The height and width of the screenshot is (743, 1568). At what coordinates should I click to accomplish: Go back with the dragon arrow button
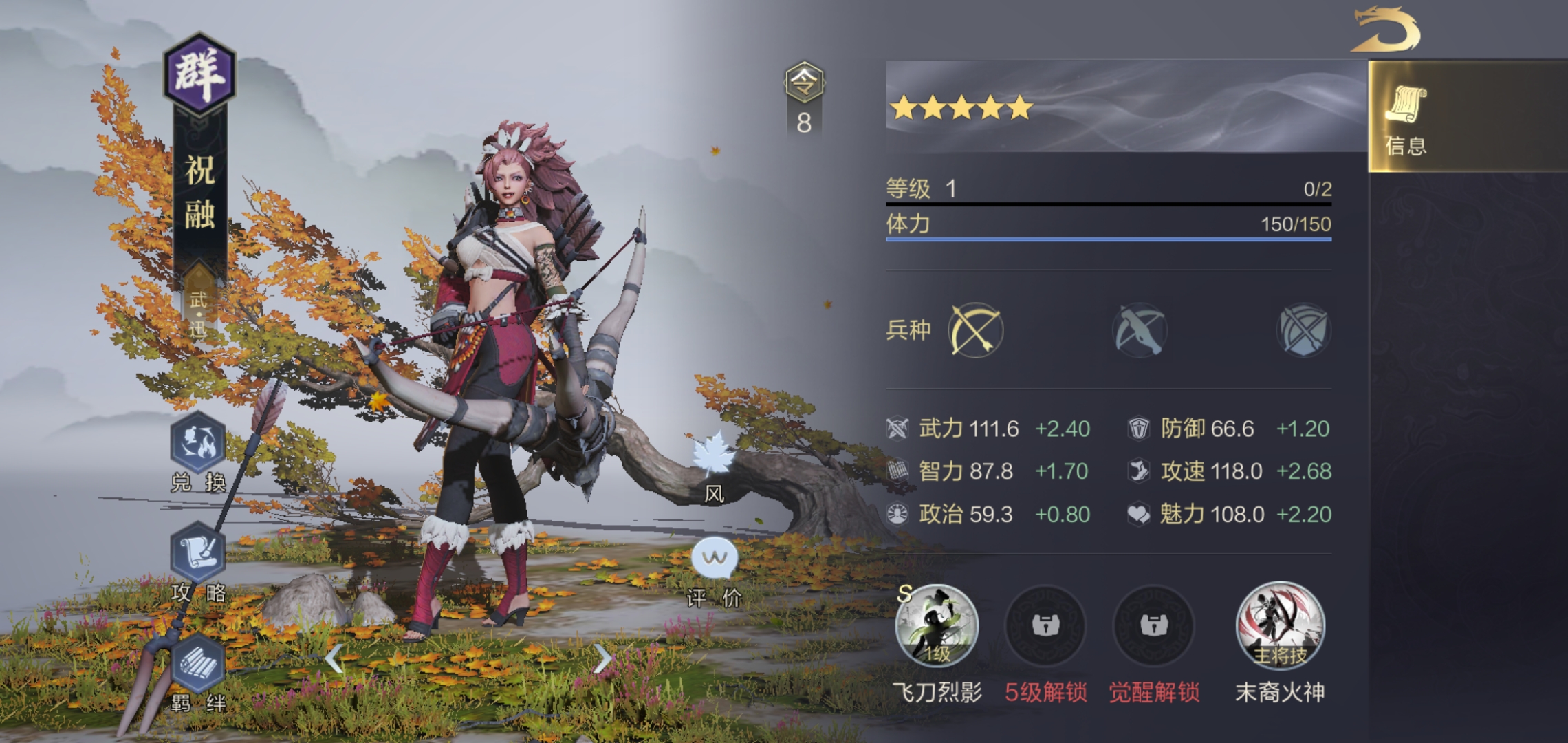pyautogui.click(x=1385, y=30)
